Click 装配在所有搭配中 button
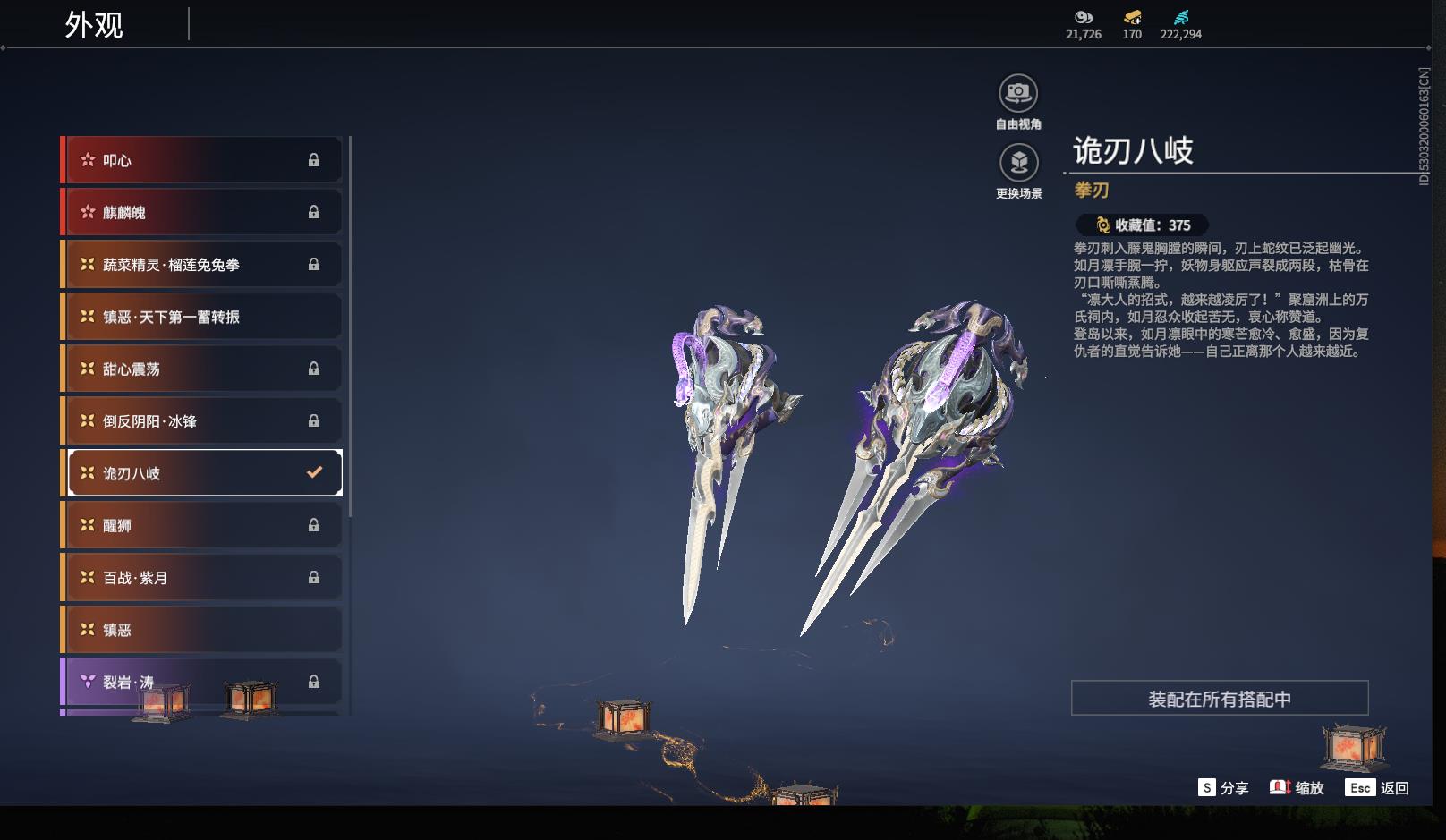This screenshot has width=1446, height=840. pos(1219,699)
